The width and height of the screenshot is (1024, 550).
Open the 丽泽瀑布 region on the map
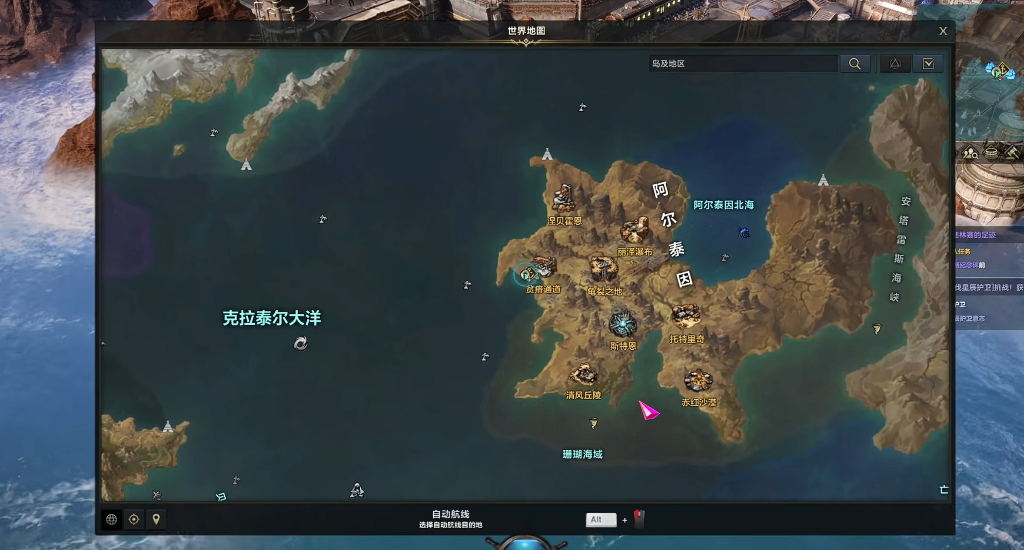634,233
